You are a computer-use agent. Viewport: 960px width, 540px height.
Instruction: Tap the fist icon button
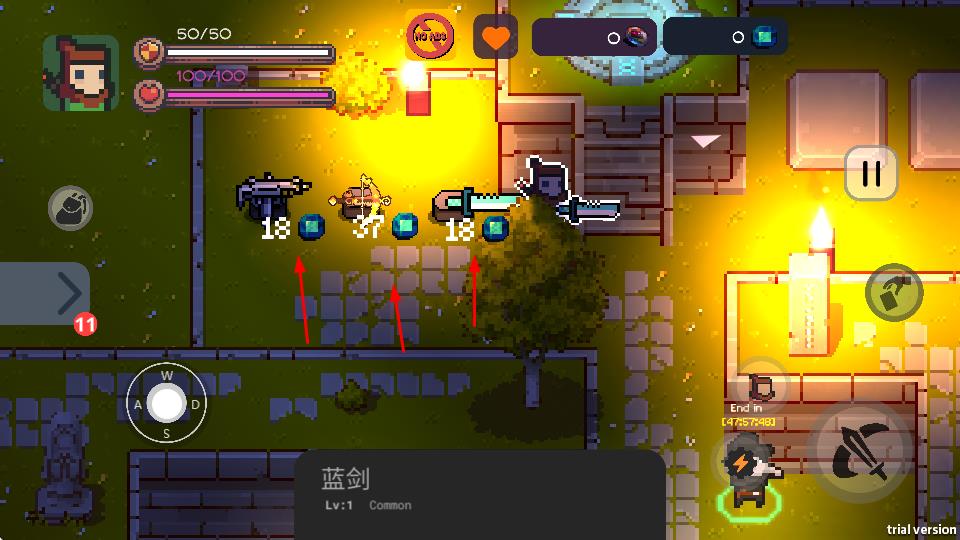tap(71, 208)
